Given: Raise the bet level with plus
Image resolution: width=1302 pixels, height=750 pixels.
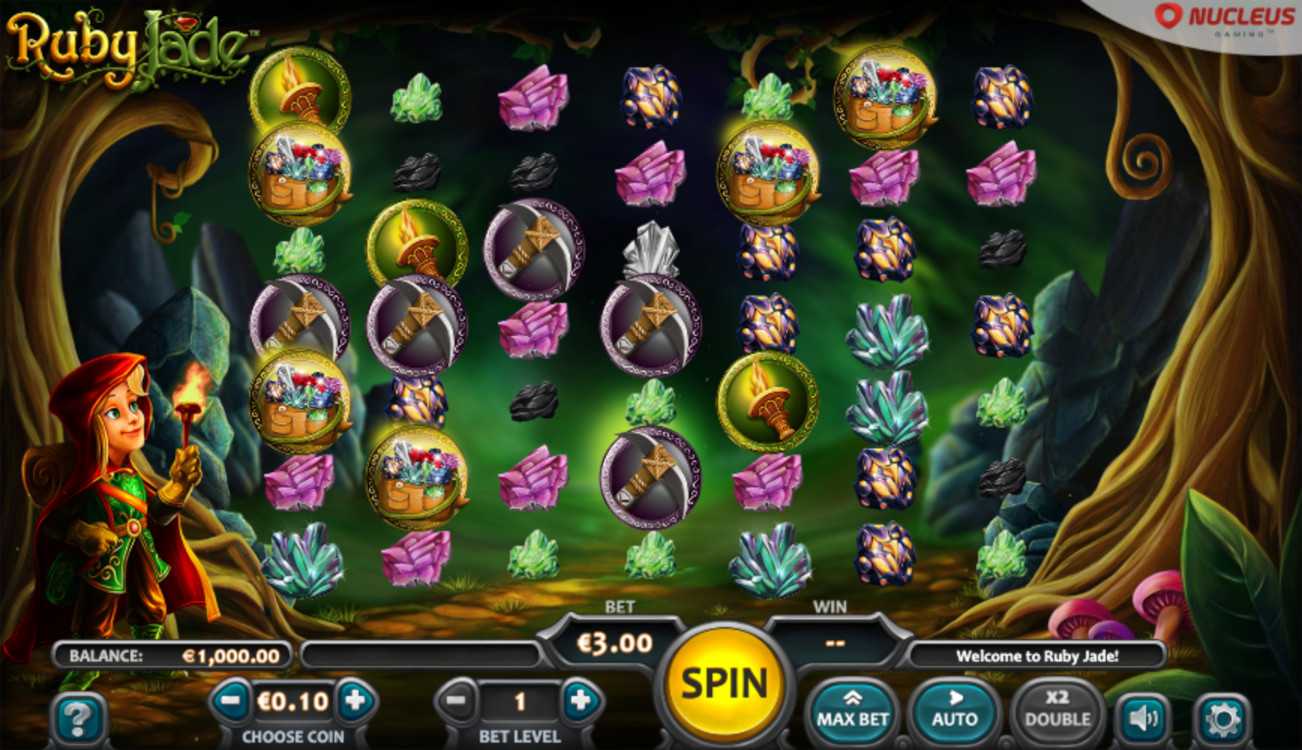Looking at the screenshot, I should point(580,702).
